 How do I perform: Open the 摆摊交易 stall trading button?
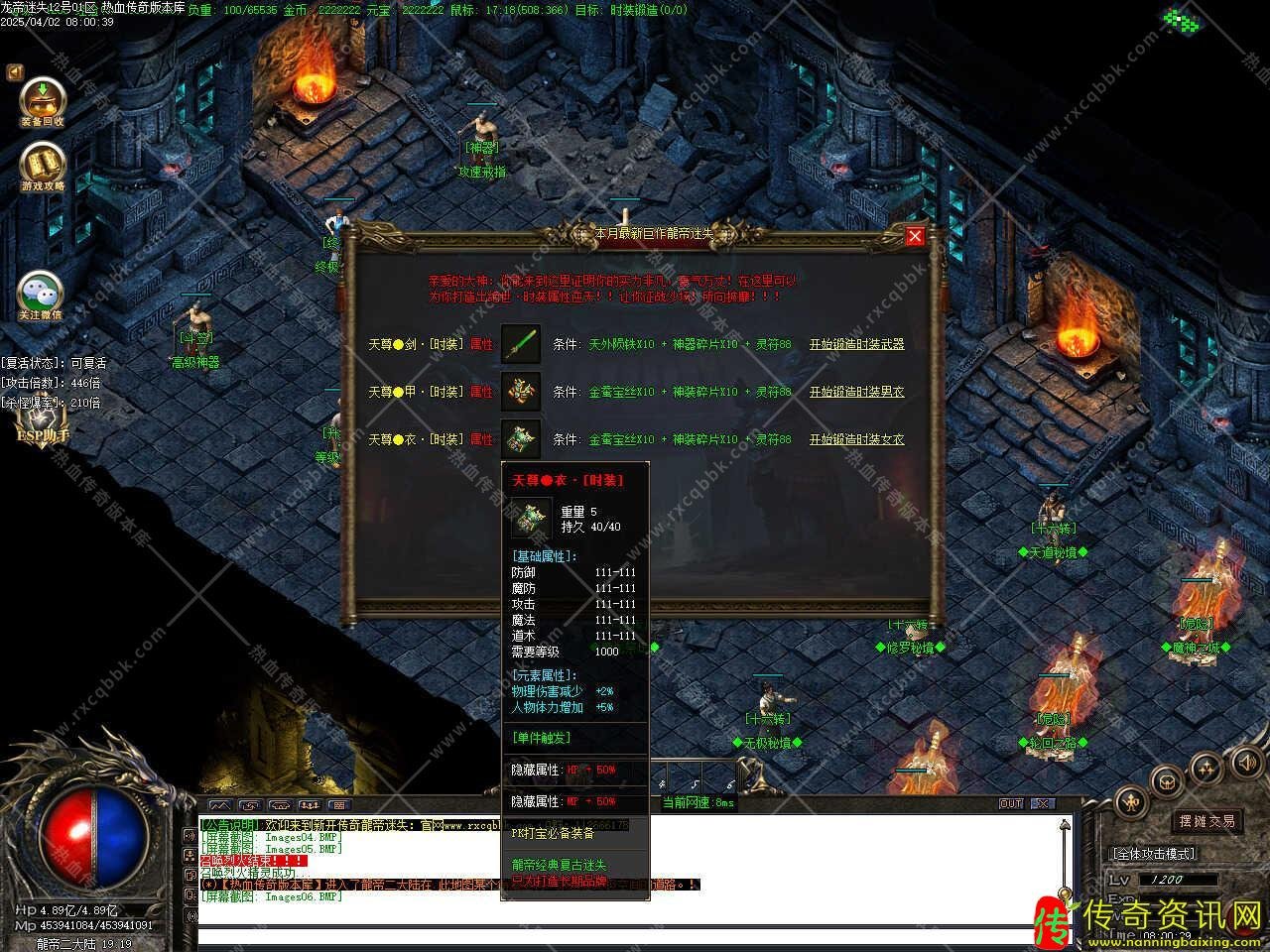coord(1206,821)
